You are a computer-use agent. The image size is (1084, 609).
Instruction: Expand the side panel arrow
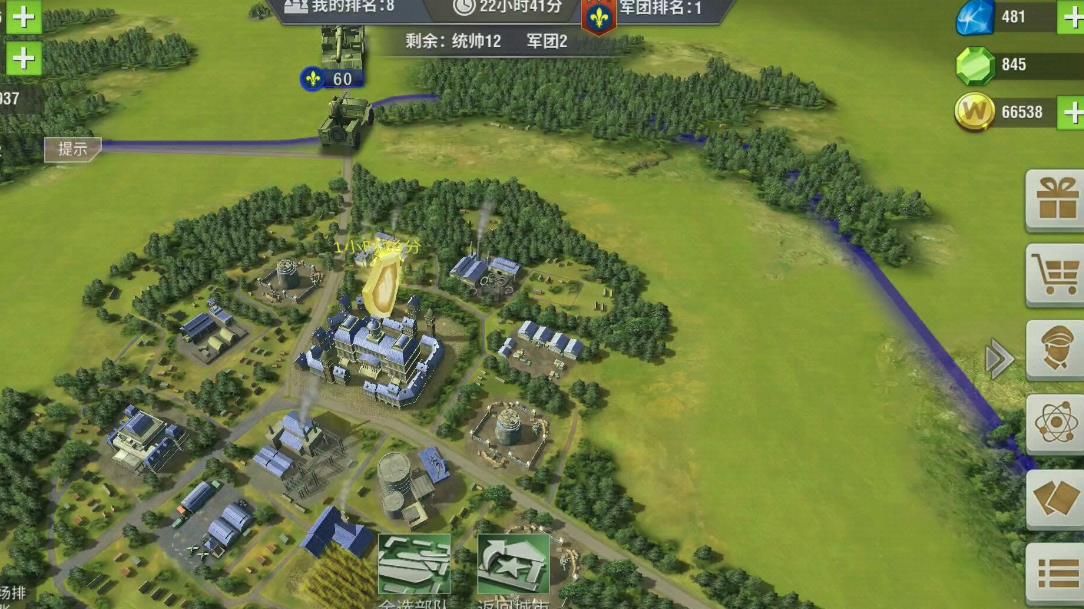999,359
